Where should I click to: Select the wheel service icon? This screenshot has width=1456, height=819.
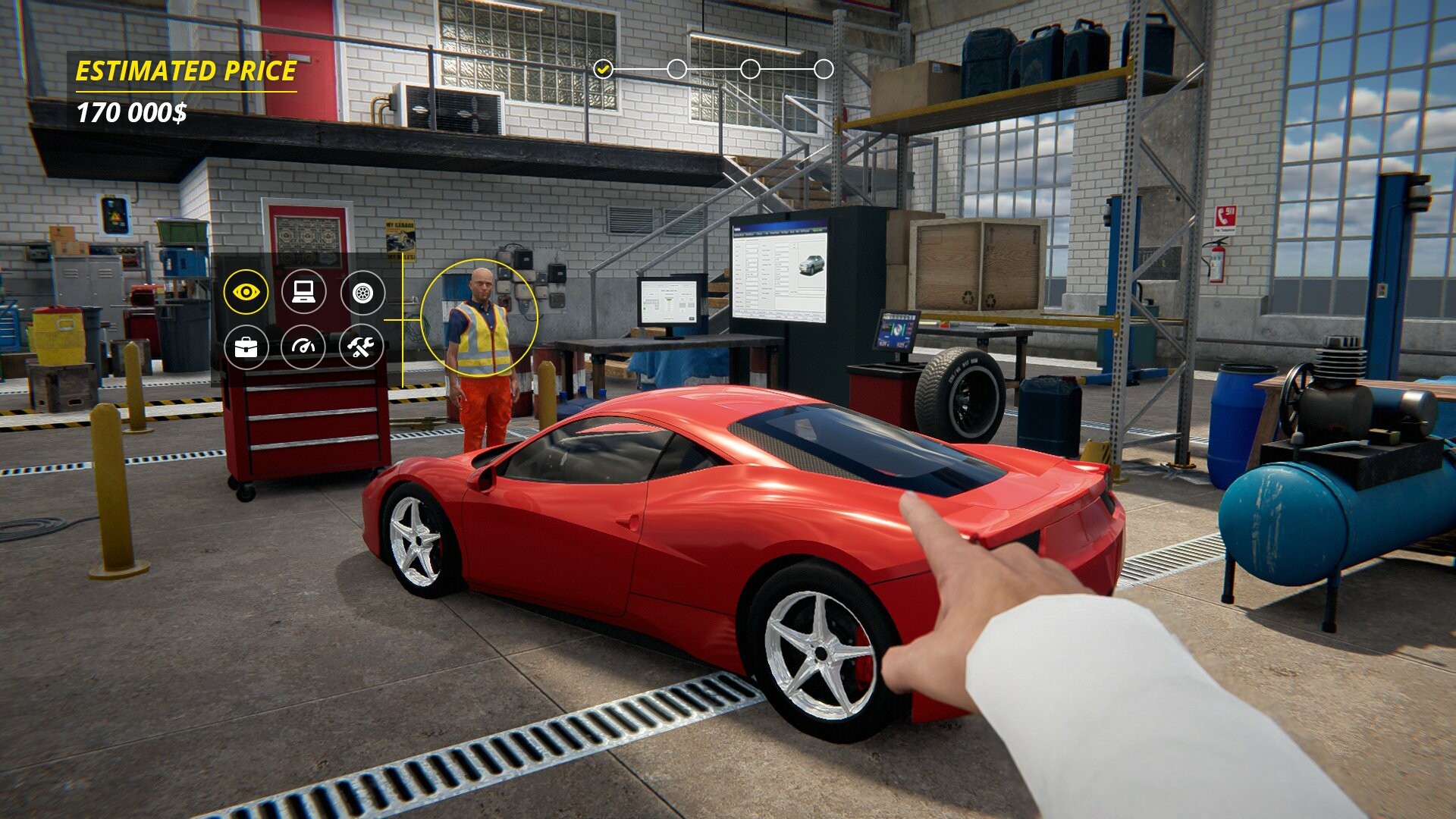tap(362, 290)
